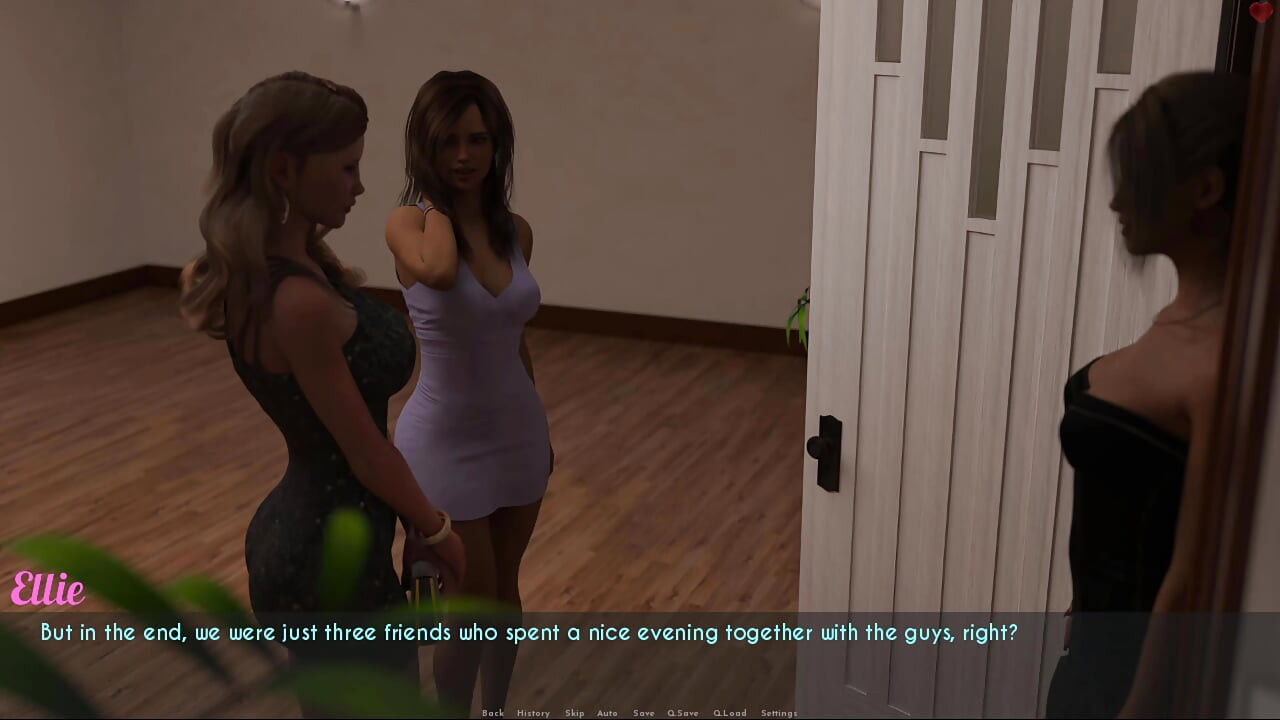The width and height of the screenshot is (1280, 720).
Task: Enable Auto-play mode
Action: (x=608, y=713)
